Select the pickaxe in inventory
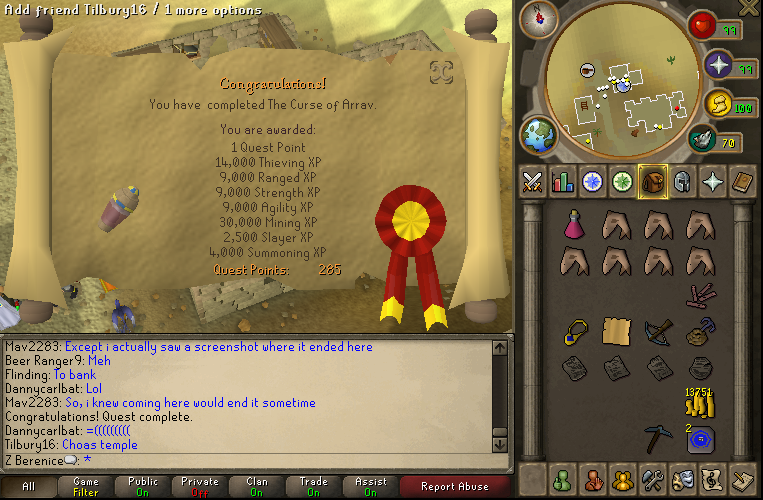 click(658, 437)
